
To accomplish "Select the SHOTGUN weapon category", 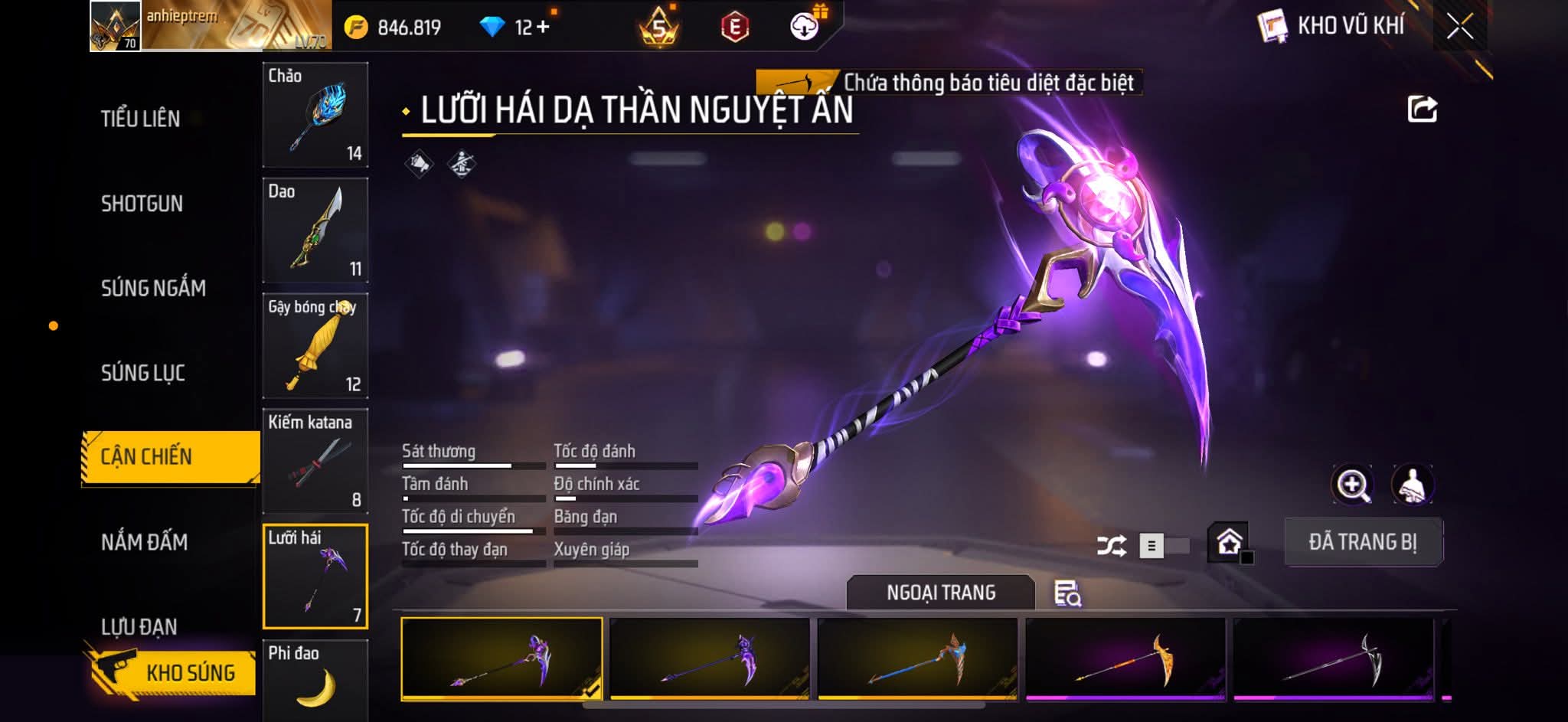I will [142, 204].
